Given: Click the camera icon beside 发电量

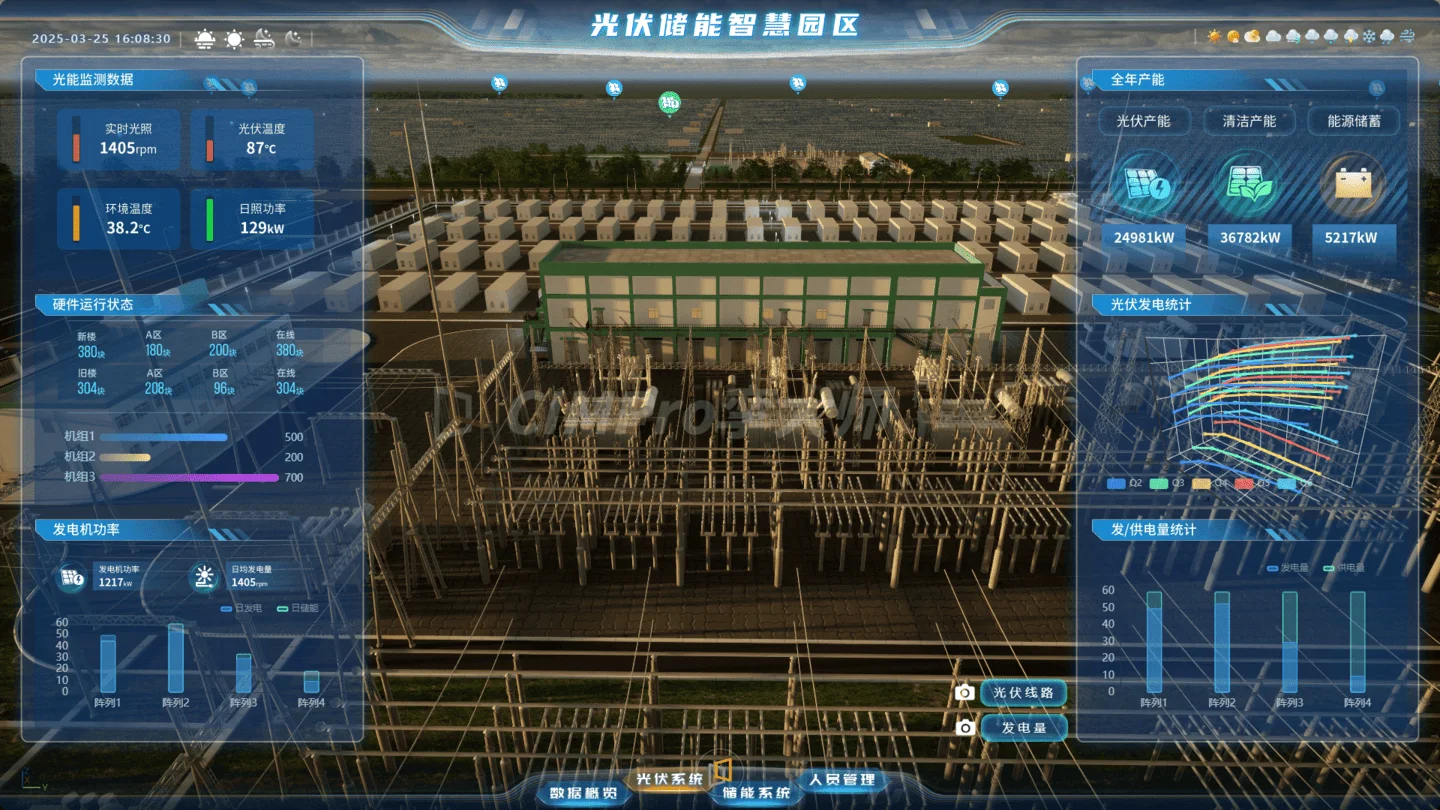Looking at the screenshot, I should click(964, 728).
